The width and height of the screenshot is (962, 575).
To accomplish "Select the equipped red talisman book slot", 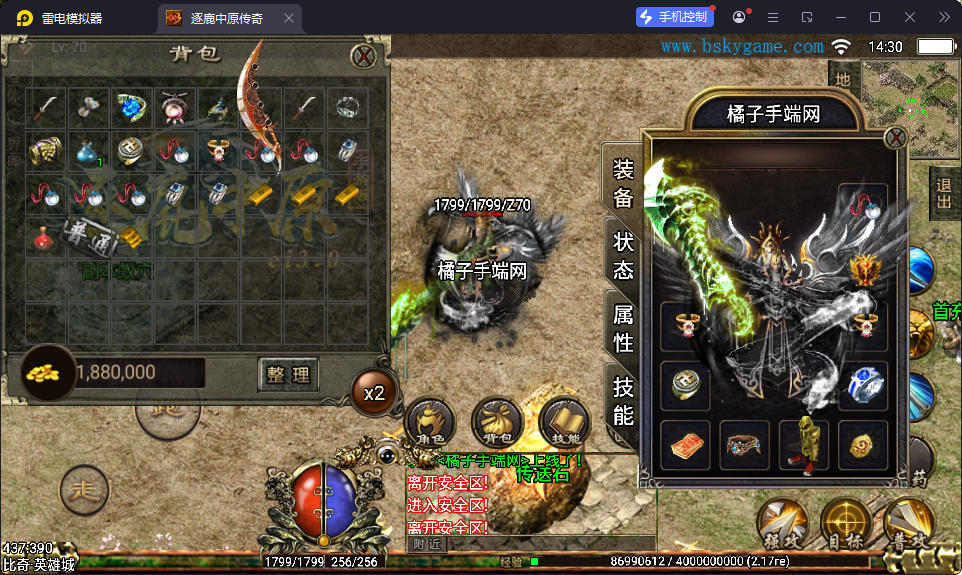I will (x=685, y=444).
